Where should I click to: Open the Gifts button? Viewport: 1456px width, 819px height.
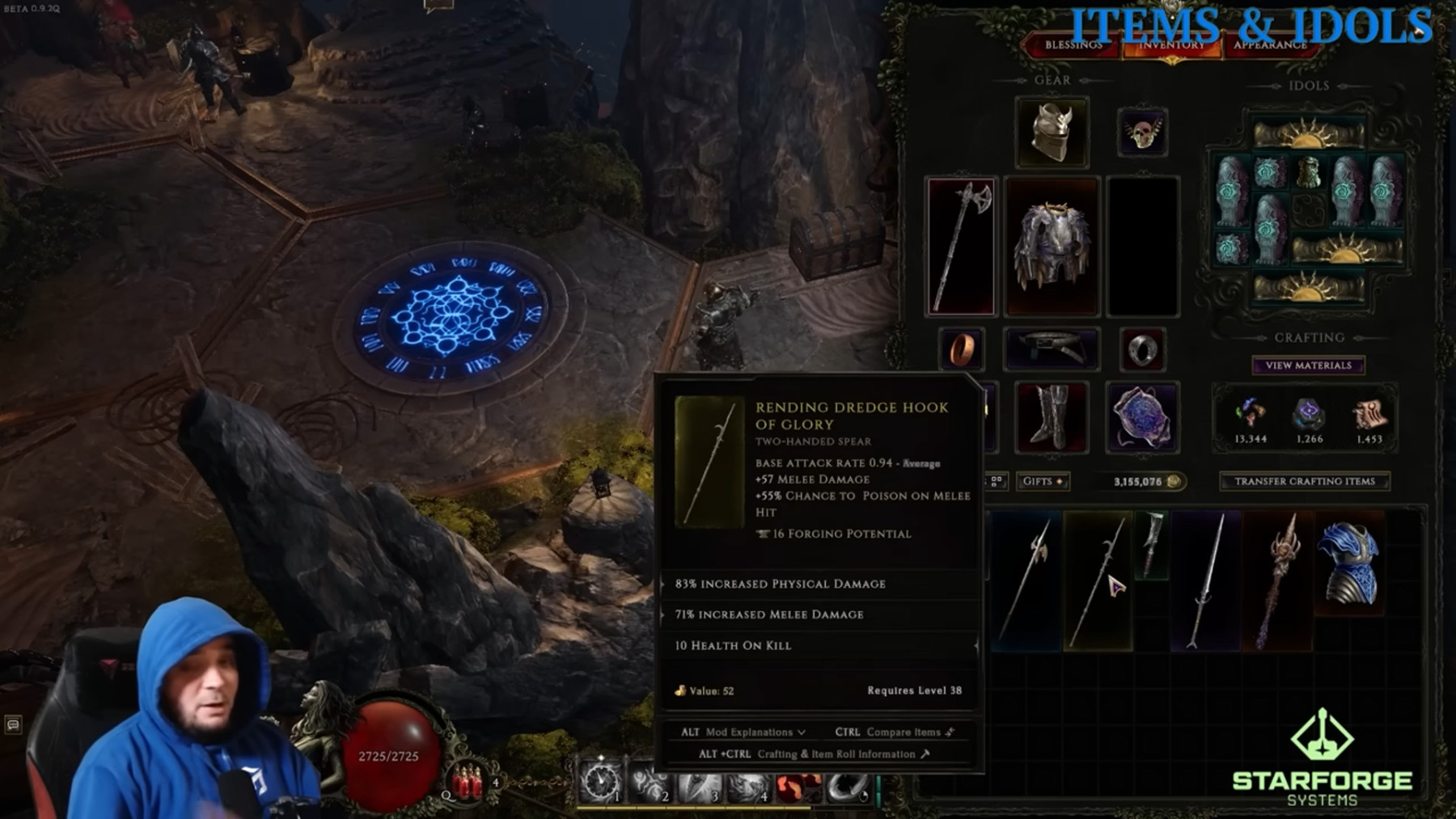pyautogui.click(x=1042, y=481)
